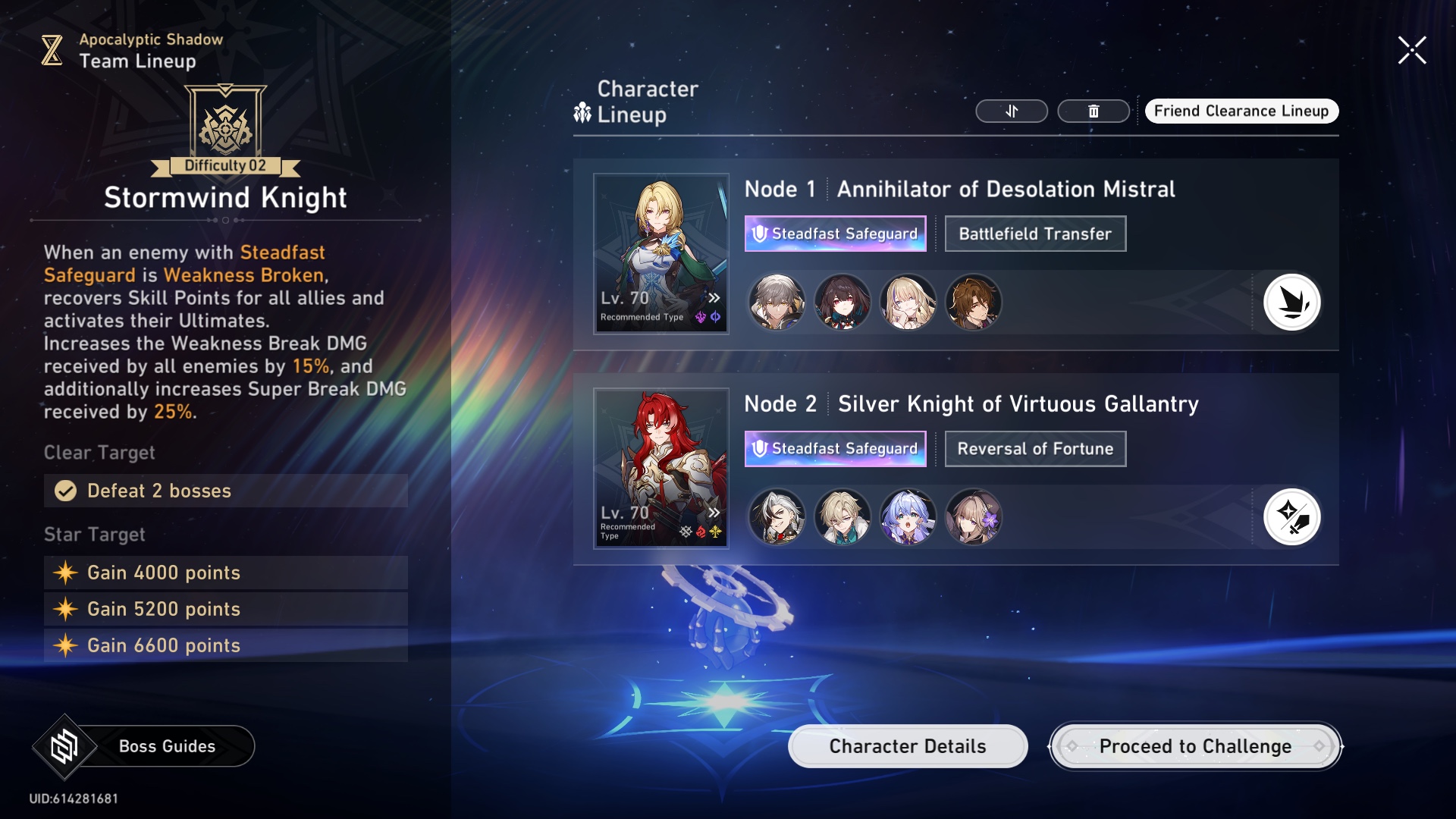Click the swap lineup order icon
Image resolution: width=1456 pixels, height=819 pixels.
(1012, 111)
